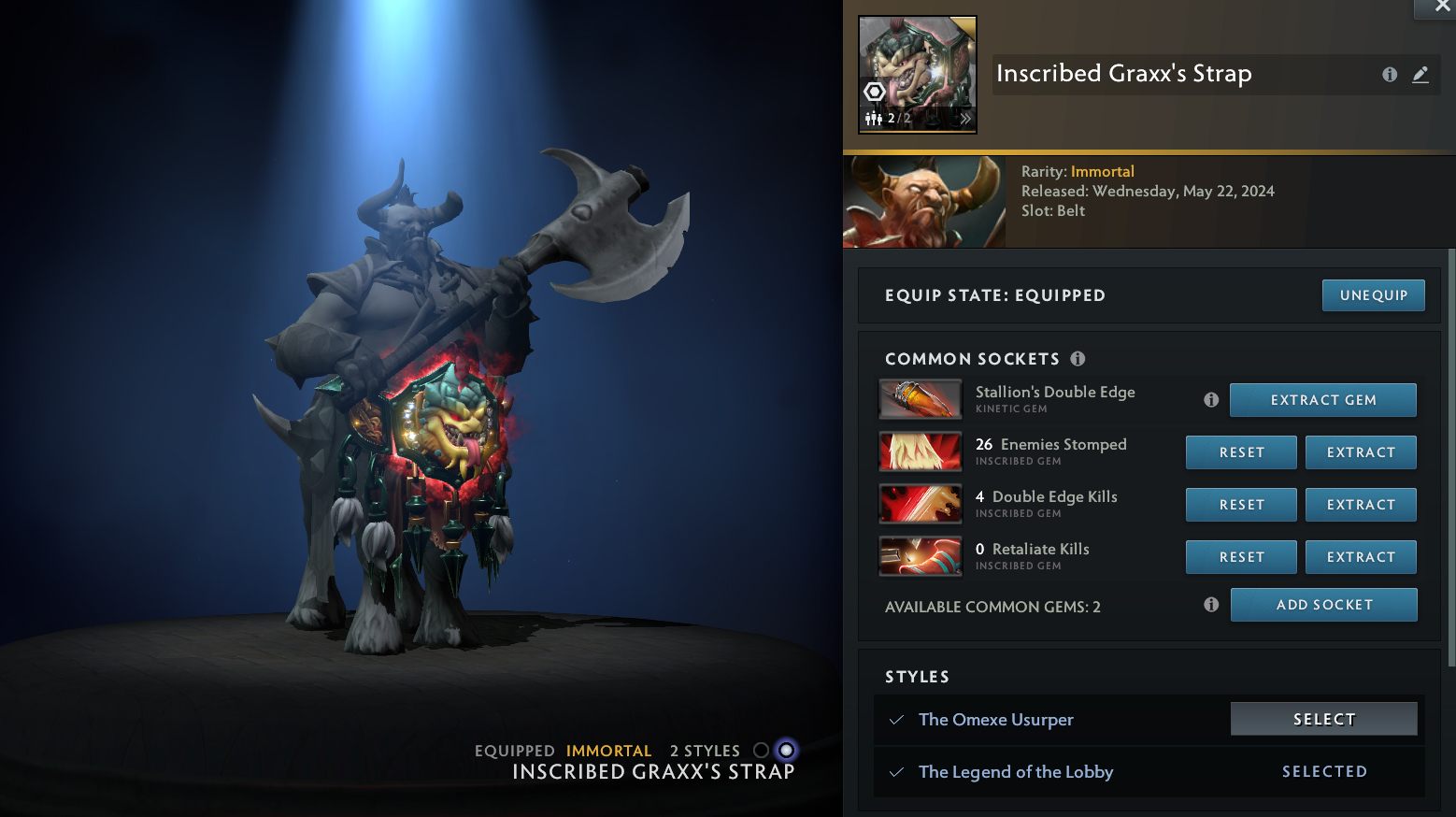Choose The Legend of the Lobby style row
Screen dimensions: 1456x817
tap(1016, 772)
